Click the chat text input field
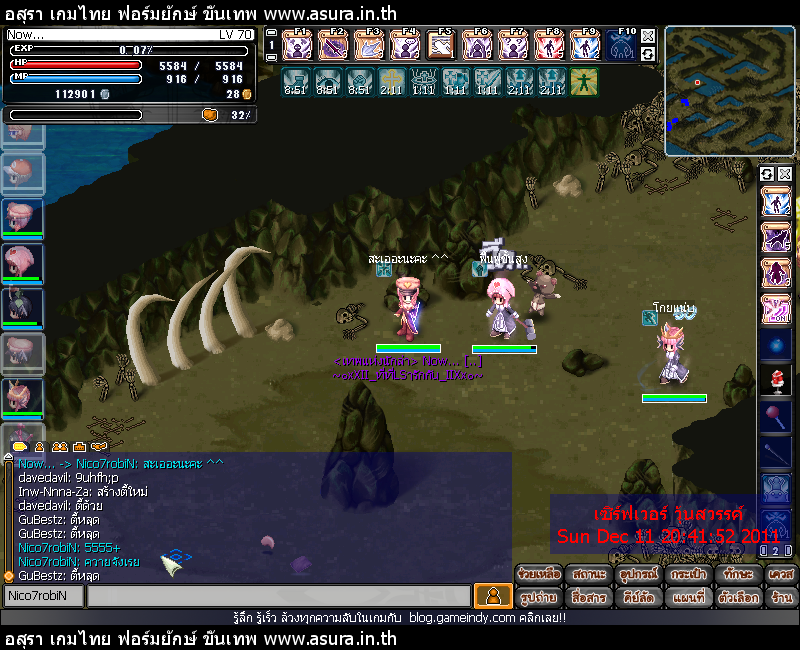The height and width of the screenshot is (650, 800). pyautogui.click(x=277, y=596)
